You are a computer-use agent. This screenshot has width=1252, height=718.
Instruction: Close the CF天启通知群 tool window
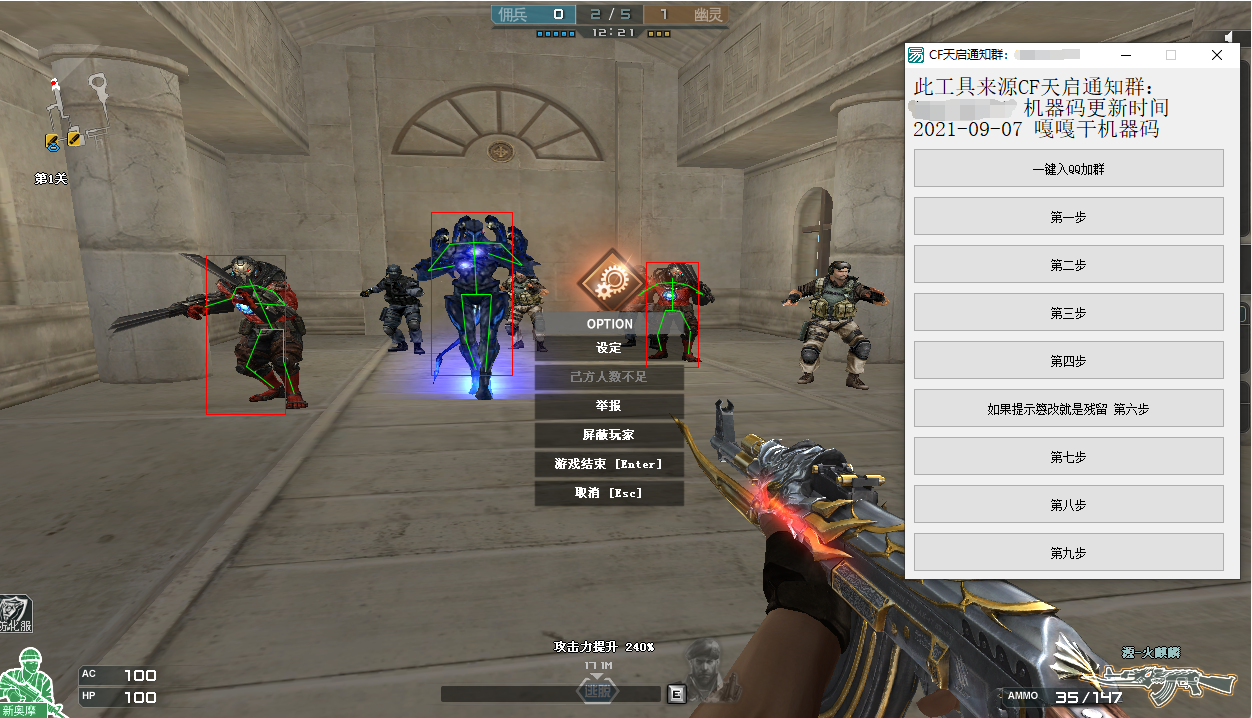[1217, 56]
